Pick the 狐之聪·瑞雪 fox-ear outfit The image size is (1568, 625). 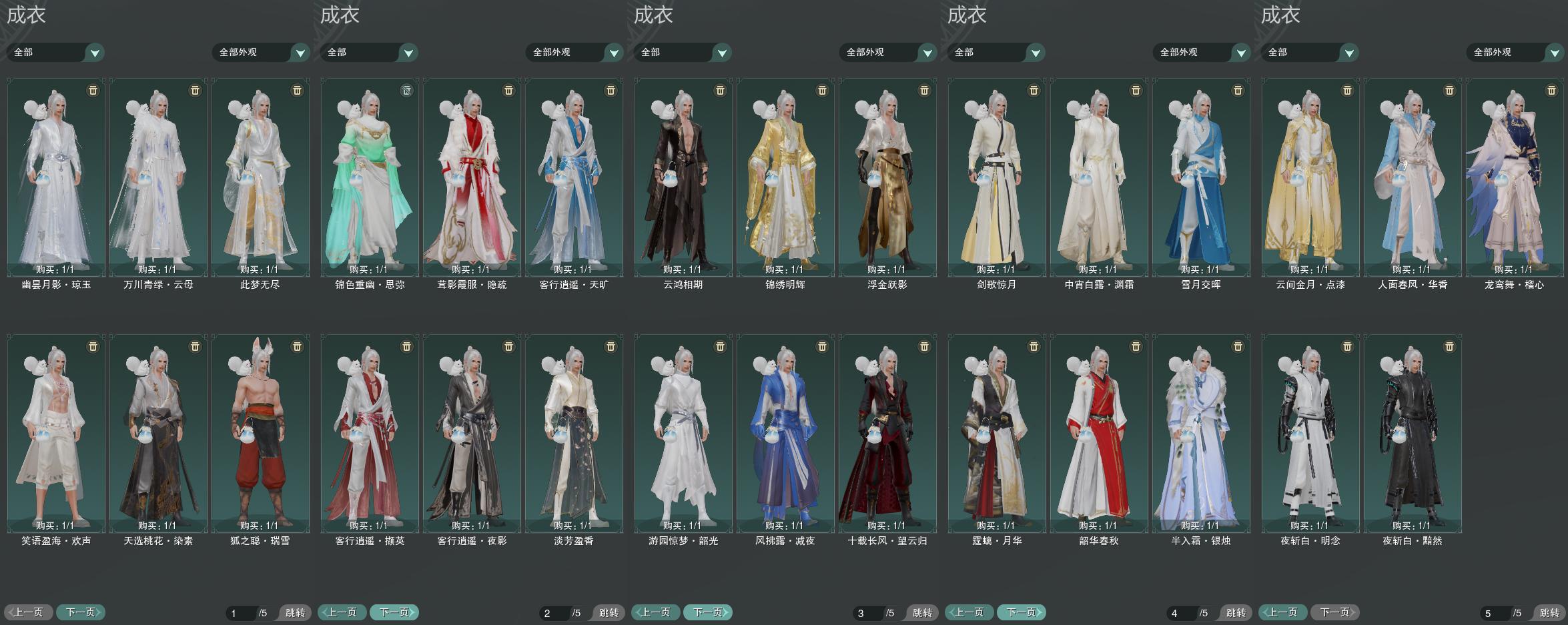(x=260, y=434)
